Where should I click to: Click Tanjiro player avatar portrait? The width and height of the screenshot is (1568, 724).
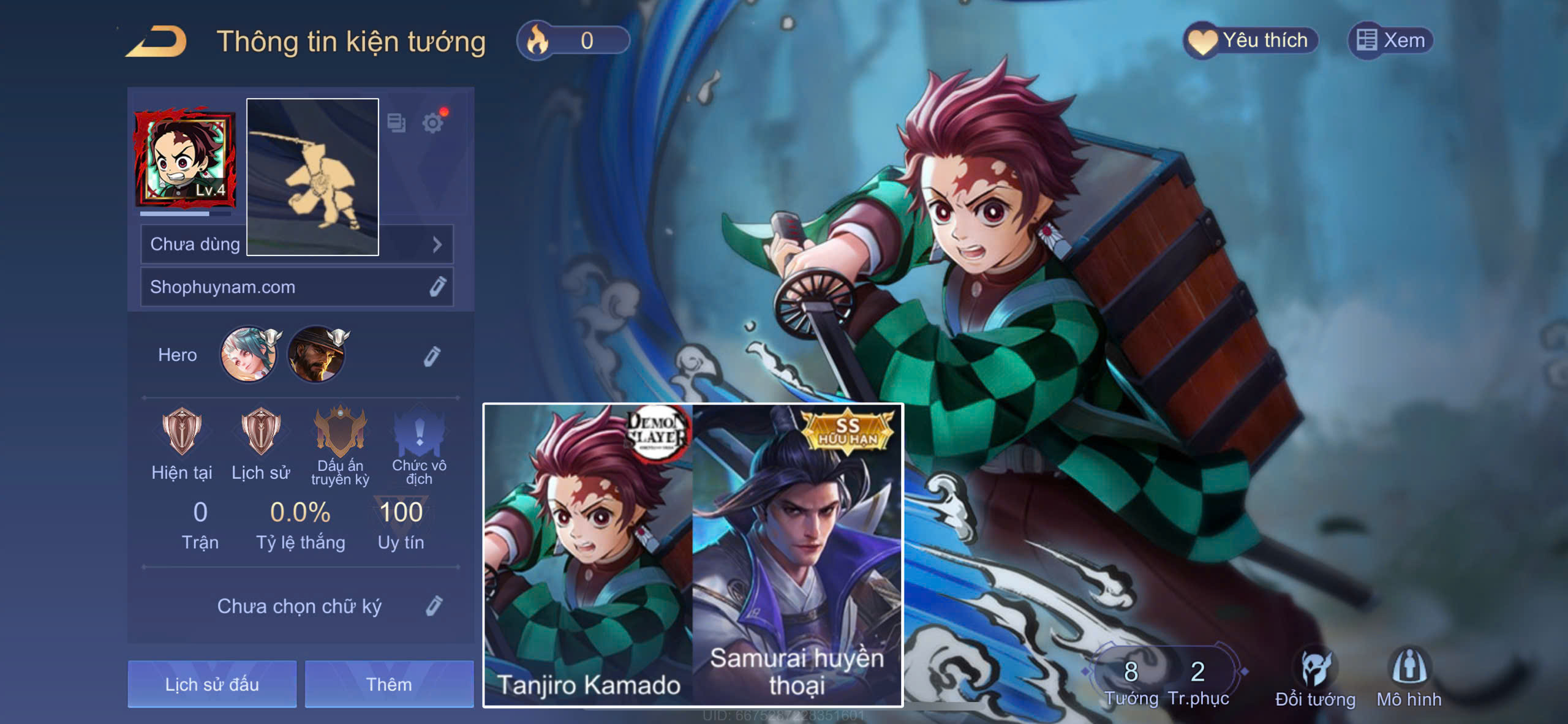pyautogui.click(x=185, y=158)
